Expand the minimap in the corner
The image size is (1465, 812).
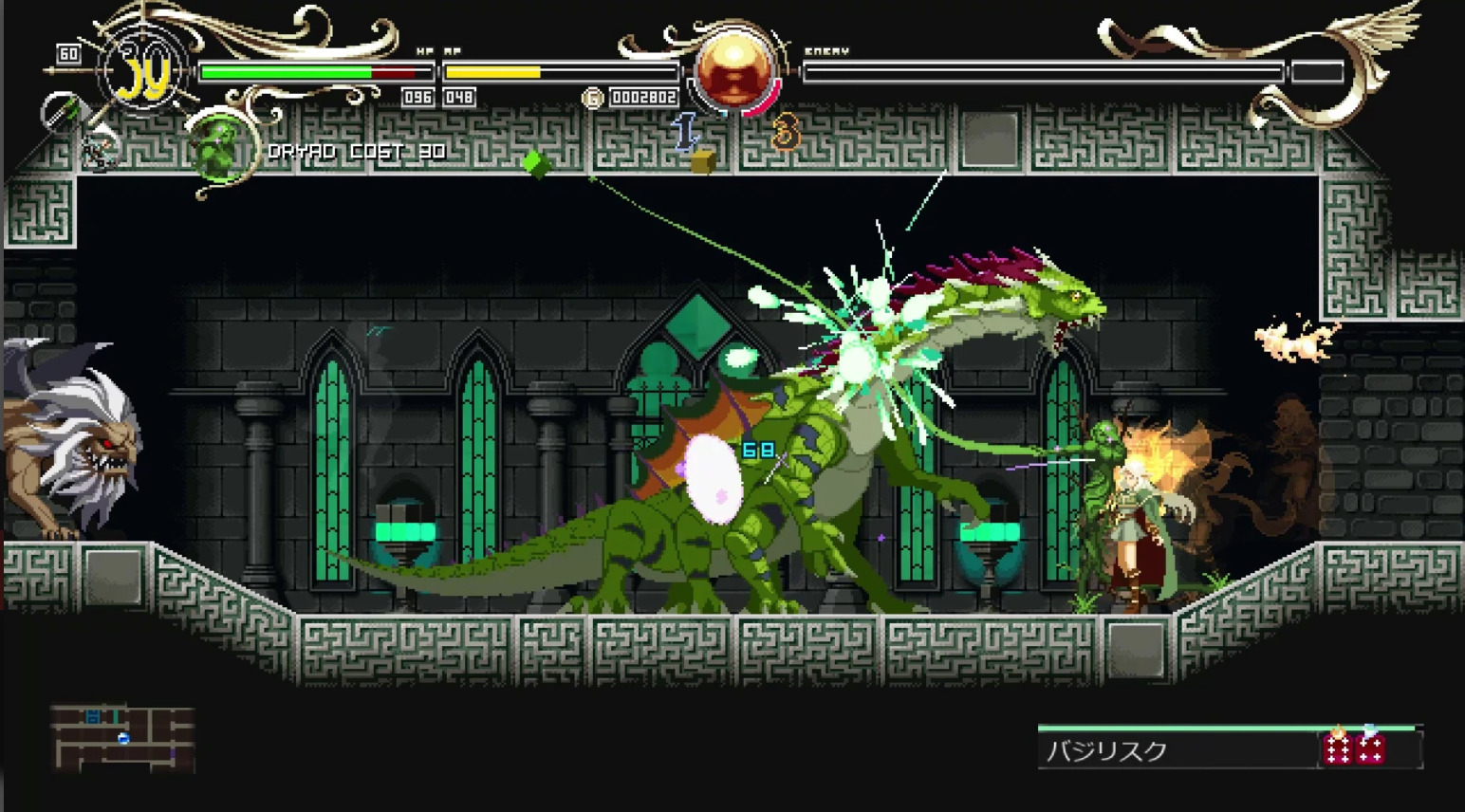click(123, 735)
